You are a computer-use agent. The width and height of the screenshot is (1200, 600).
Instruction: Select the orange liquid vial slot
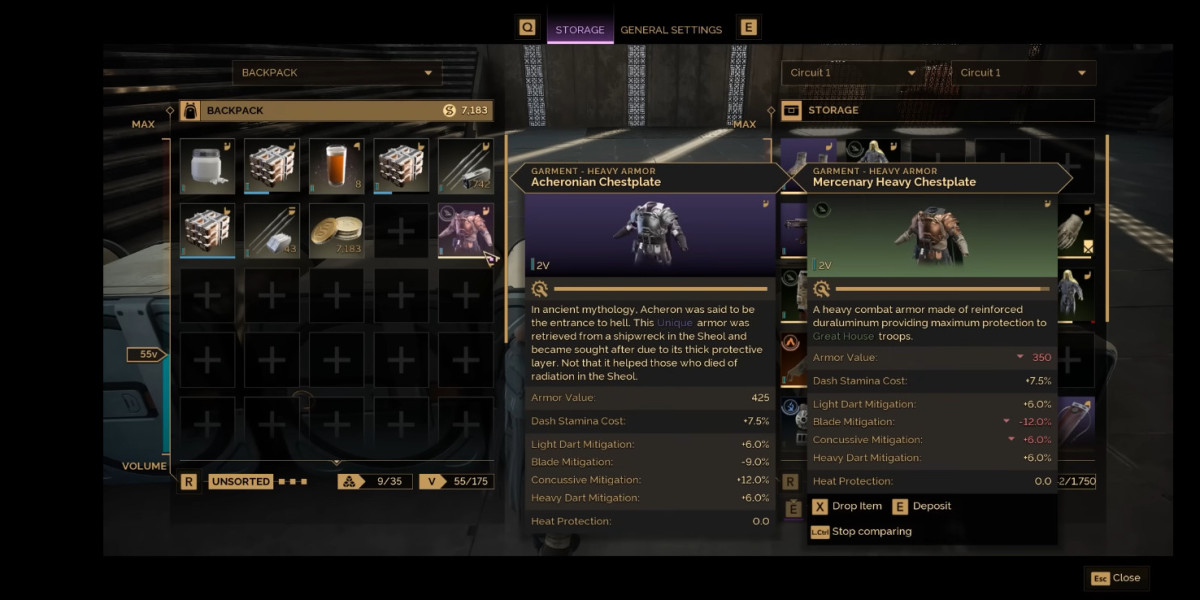coord(336,166)
